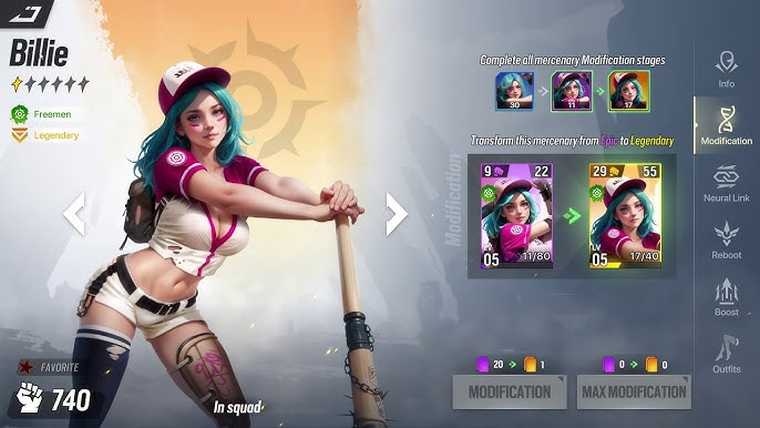Click the MODIFICATION button
This screenshot has width=760, height=428.
[509, 391]
